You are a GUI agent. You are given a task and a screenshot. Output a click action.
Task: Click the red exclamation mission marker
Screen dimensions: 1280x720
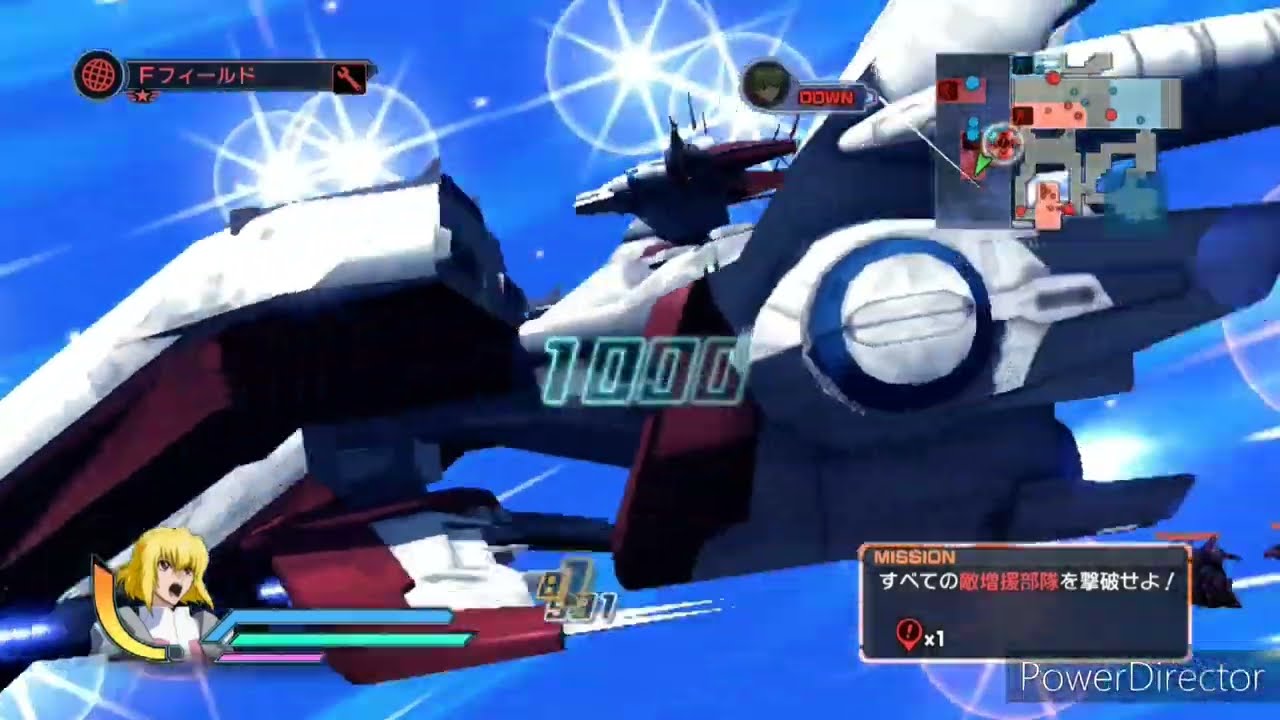907,634
